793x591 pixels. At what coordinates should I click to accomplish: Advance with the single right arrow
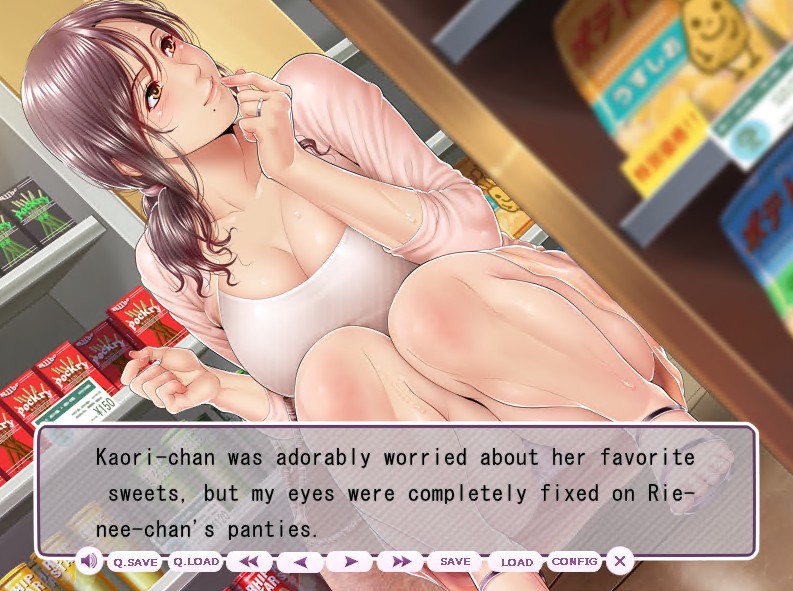click(x=350, y=562)
